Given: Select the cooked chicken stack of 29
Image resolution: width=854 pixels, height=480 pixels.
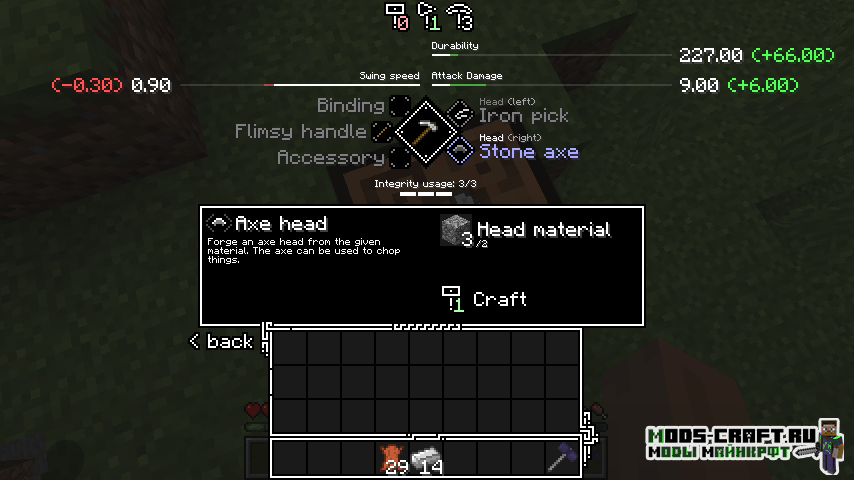Looking at the screenshot, I should pos(391,457).
